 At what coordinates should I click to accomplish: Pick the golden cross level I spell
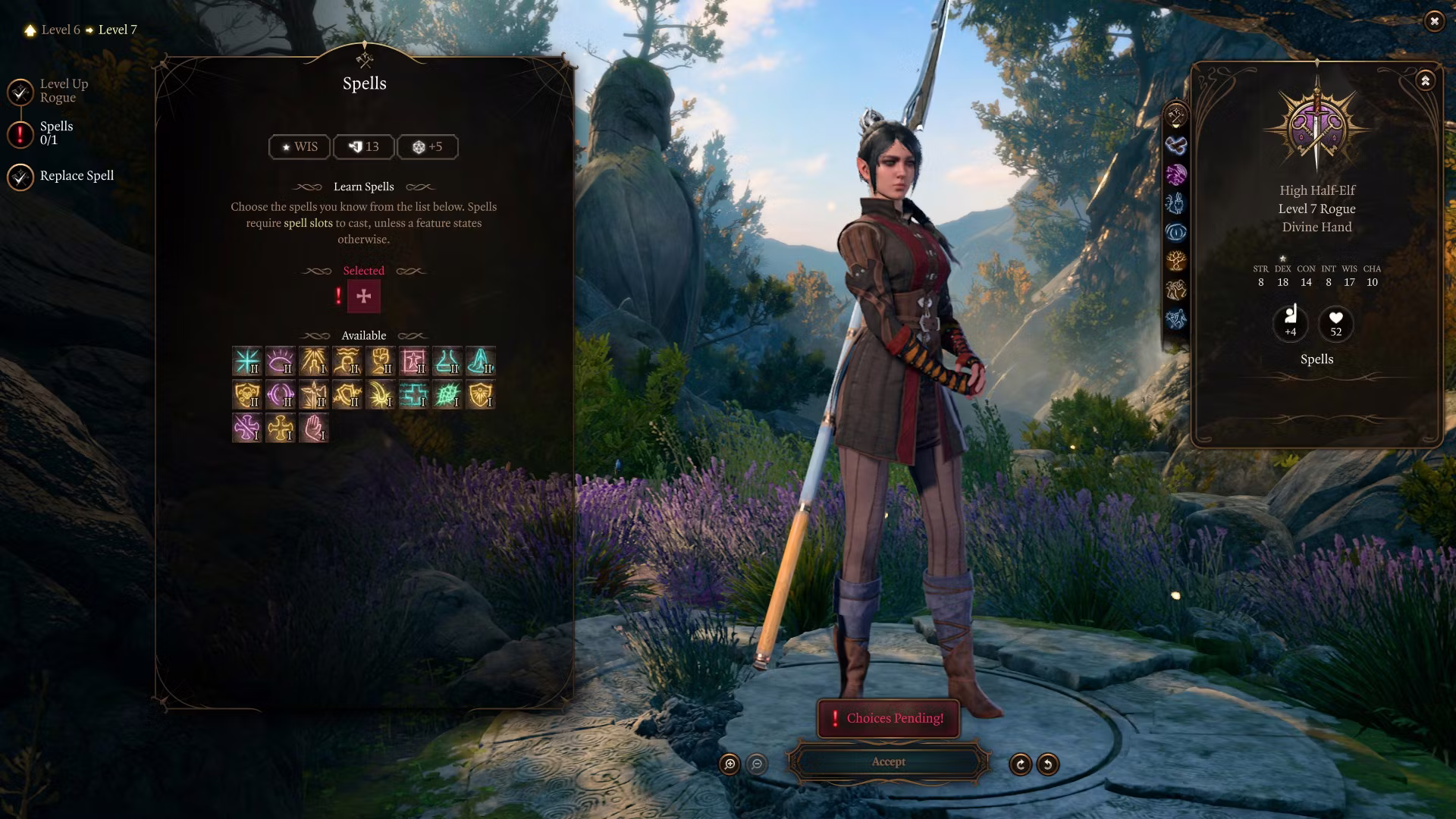coord(280,428)
